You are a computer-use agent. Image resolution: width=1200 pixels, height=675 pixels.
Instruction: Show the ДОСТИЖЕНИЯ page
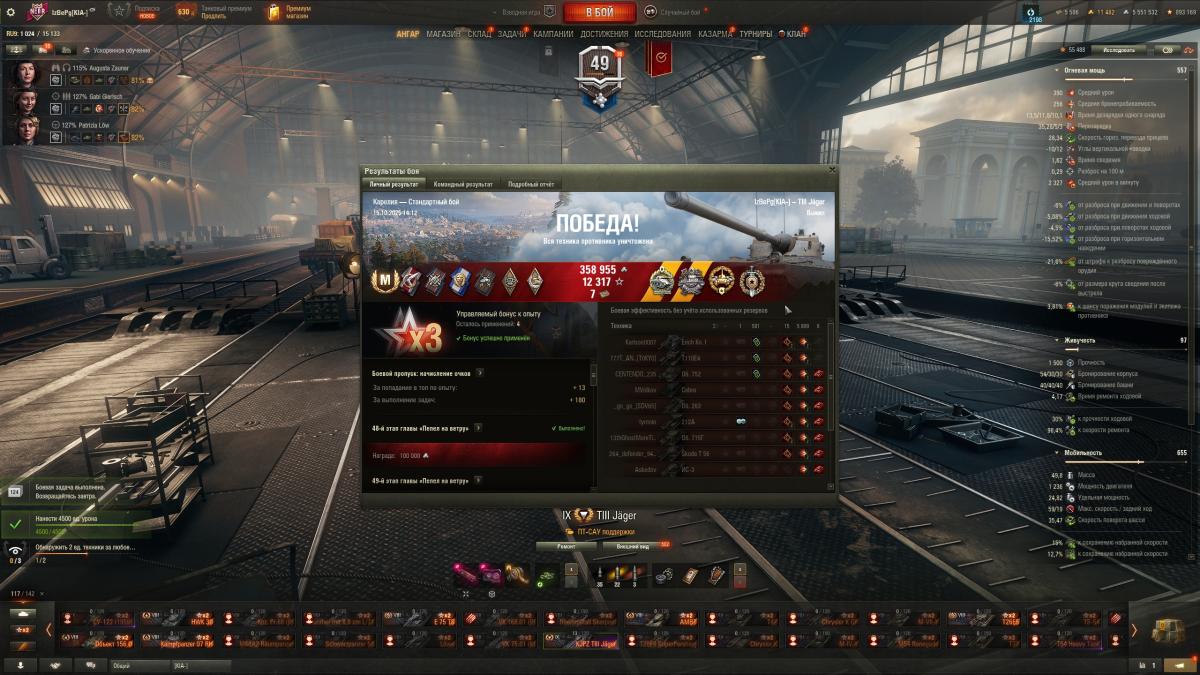[x=604, y=34]
